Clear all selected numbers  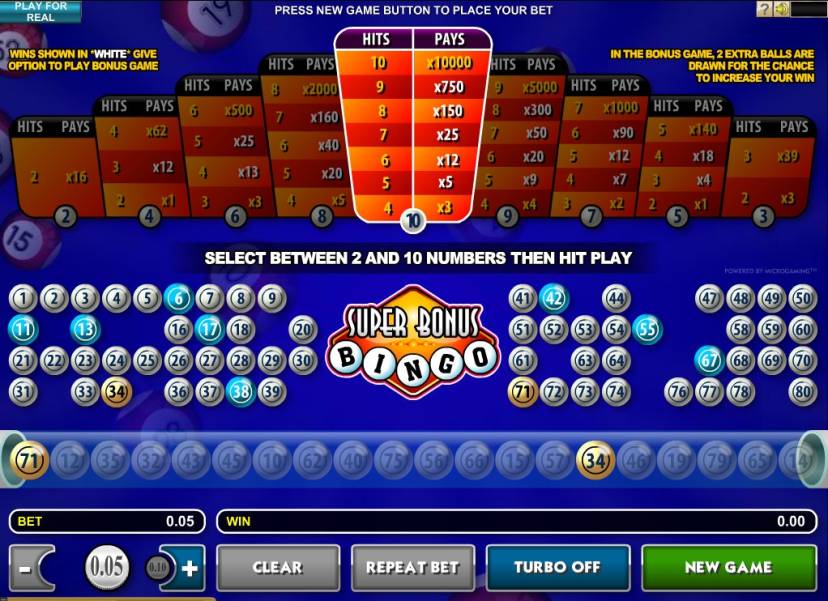pyautogui.click(x=277, y=567)
